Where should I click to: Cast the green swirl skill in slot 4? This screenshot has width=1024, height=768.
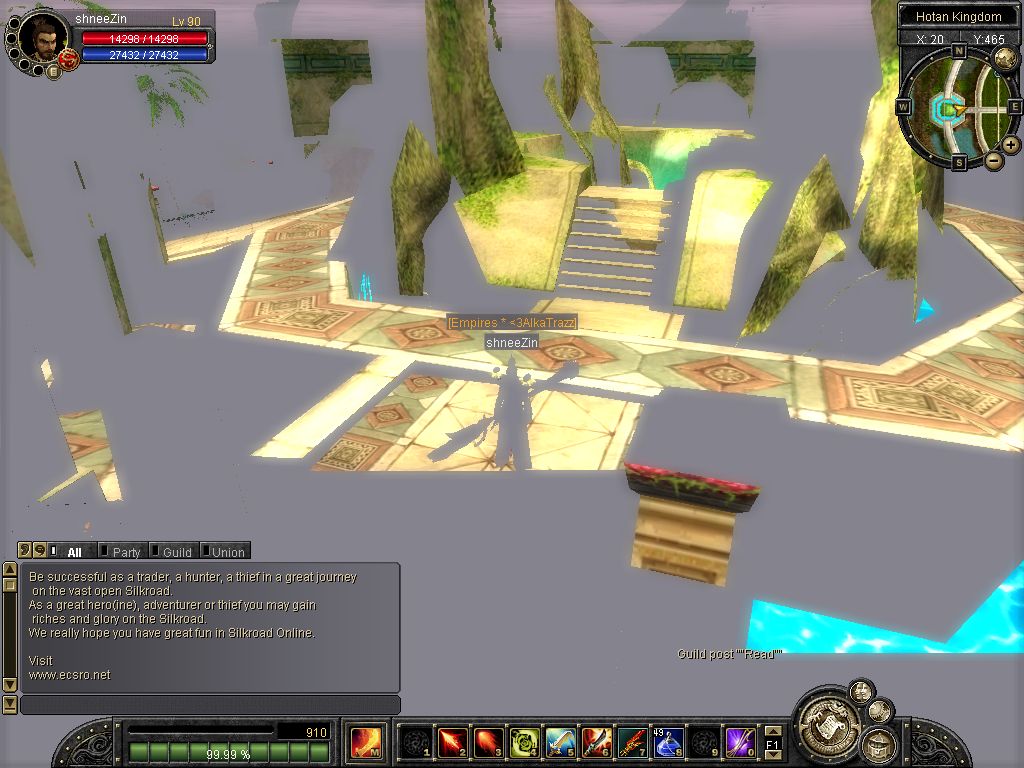[524, 742]
